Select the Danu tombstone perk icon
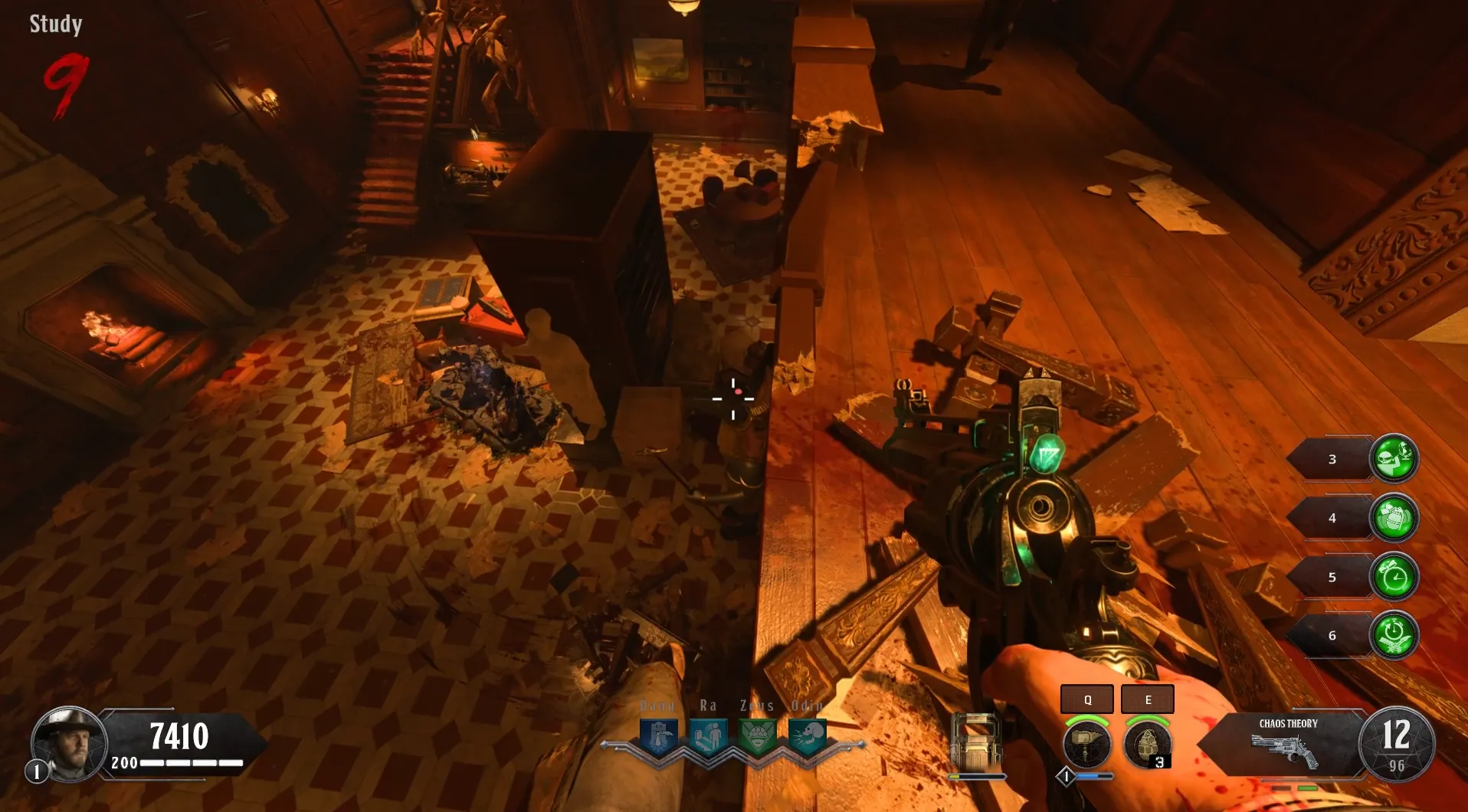1468x812 pixels. [658, 736]
